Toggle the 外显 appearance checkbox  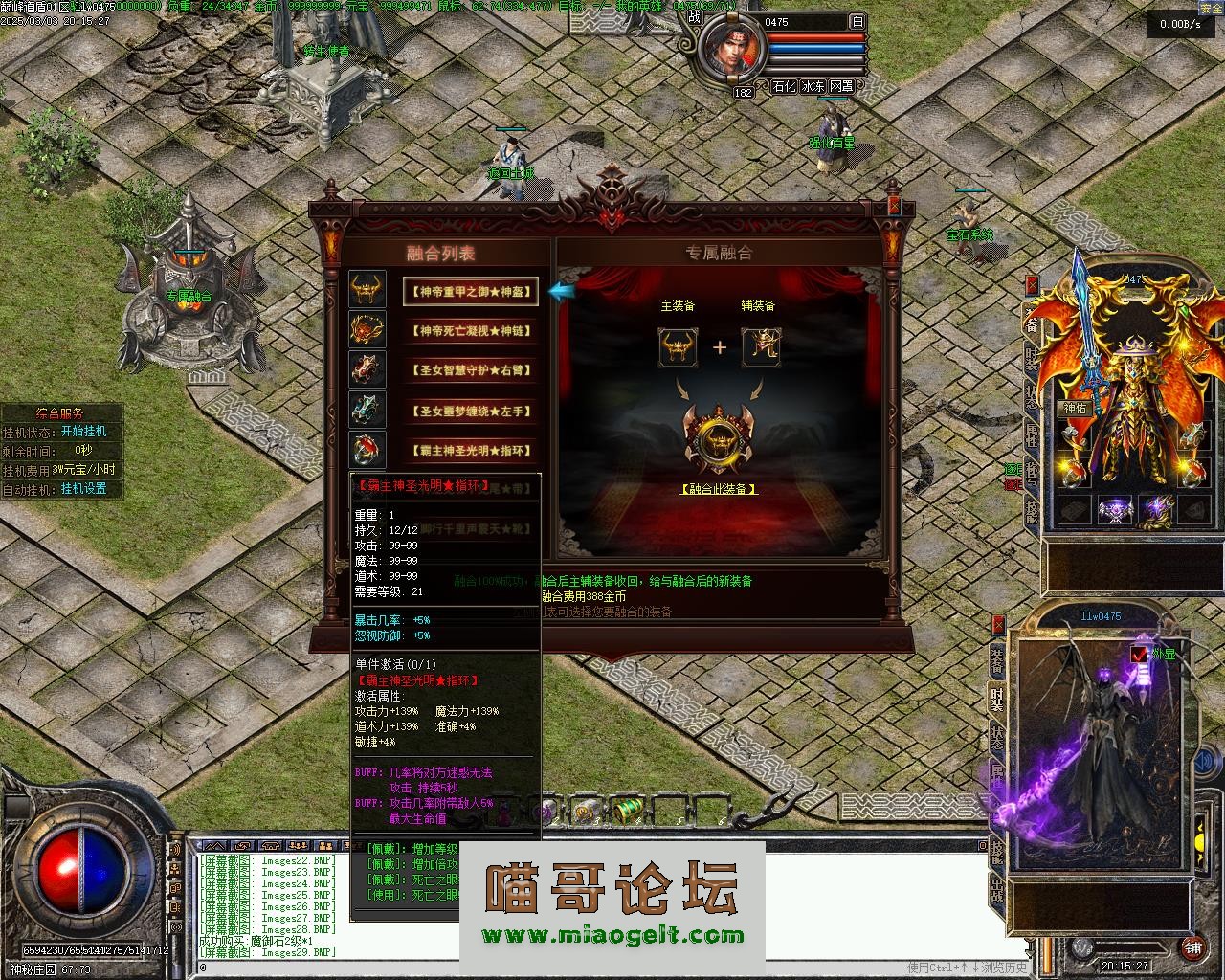tap(1139, 655)
